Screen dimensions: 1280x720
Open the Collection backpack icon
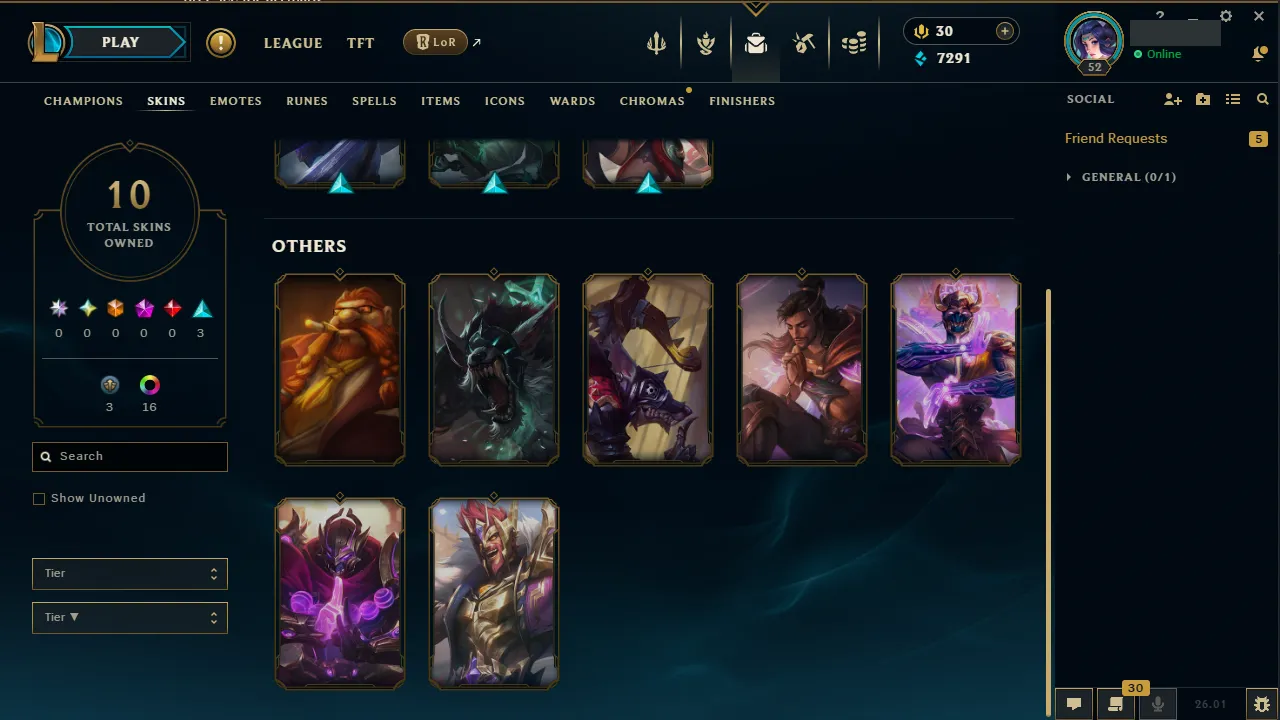click(756, 42)
